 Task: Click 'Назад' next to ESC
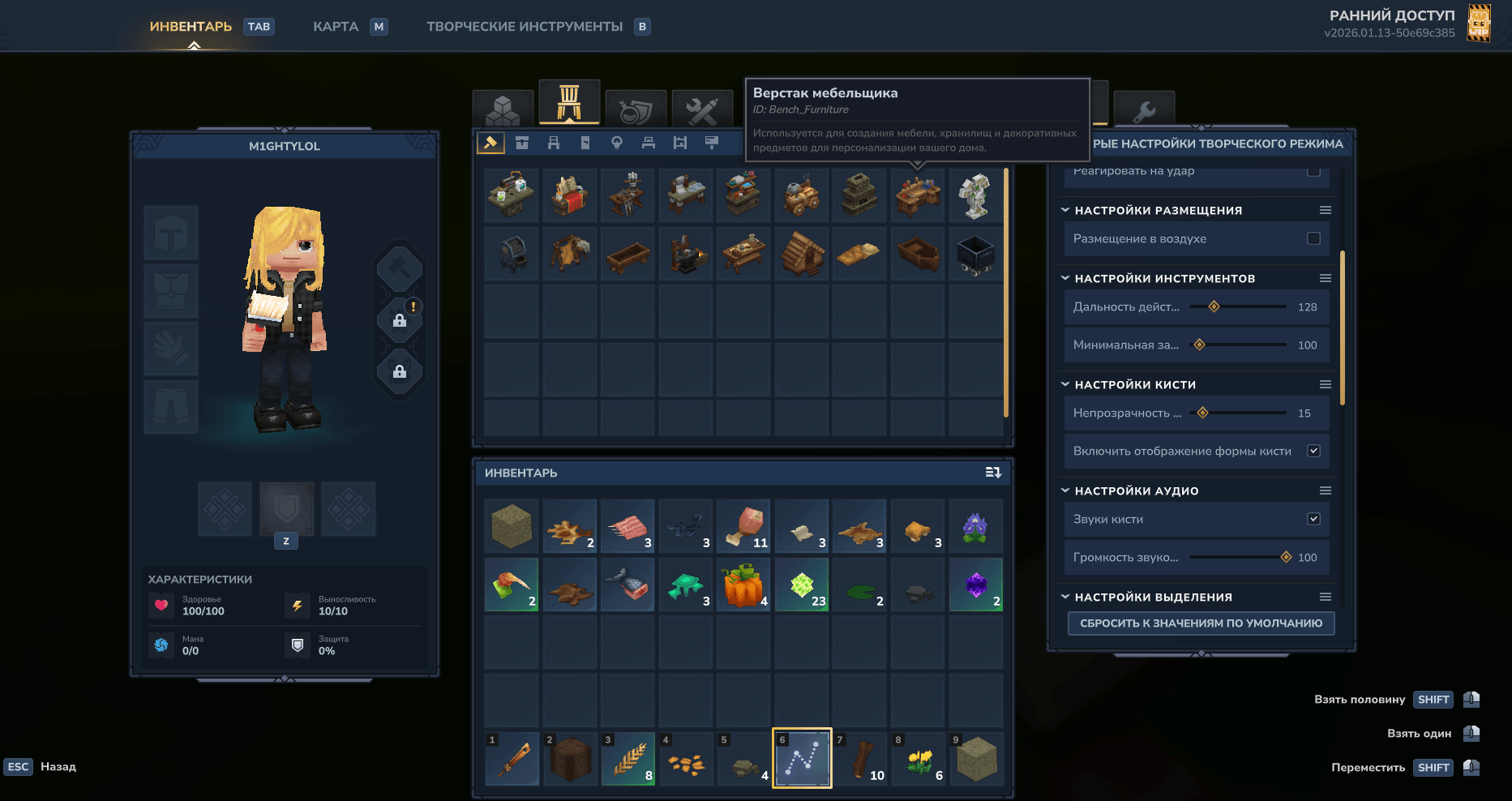click(x=57, y=766)
